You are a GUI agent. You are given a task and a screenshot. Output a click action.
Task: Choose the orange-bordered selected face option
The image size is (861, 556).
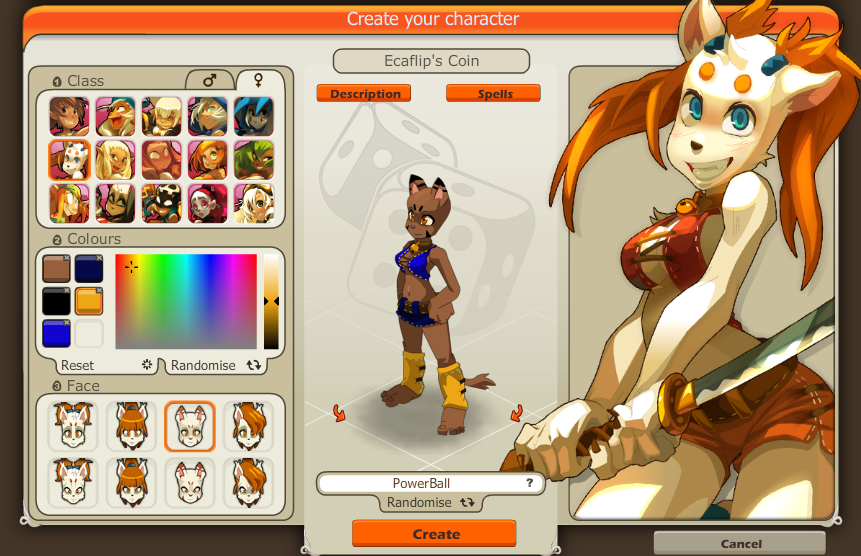[x=190, y=427]
